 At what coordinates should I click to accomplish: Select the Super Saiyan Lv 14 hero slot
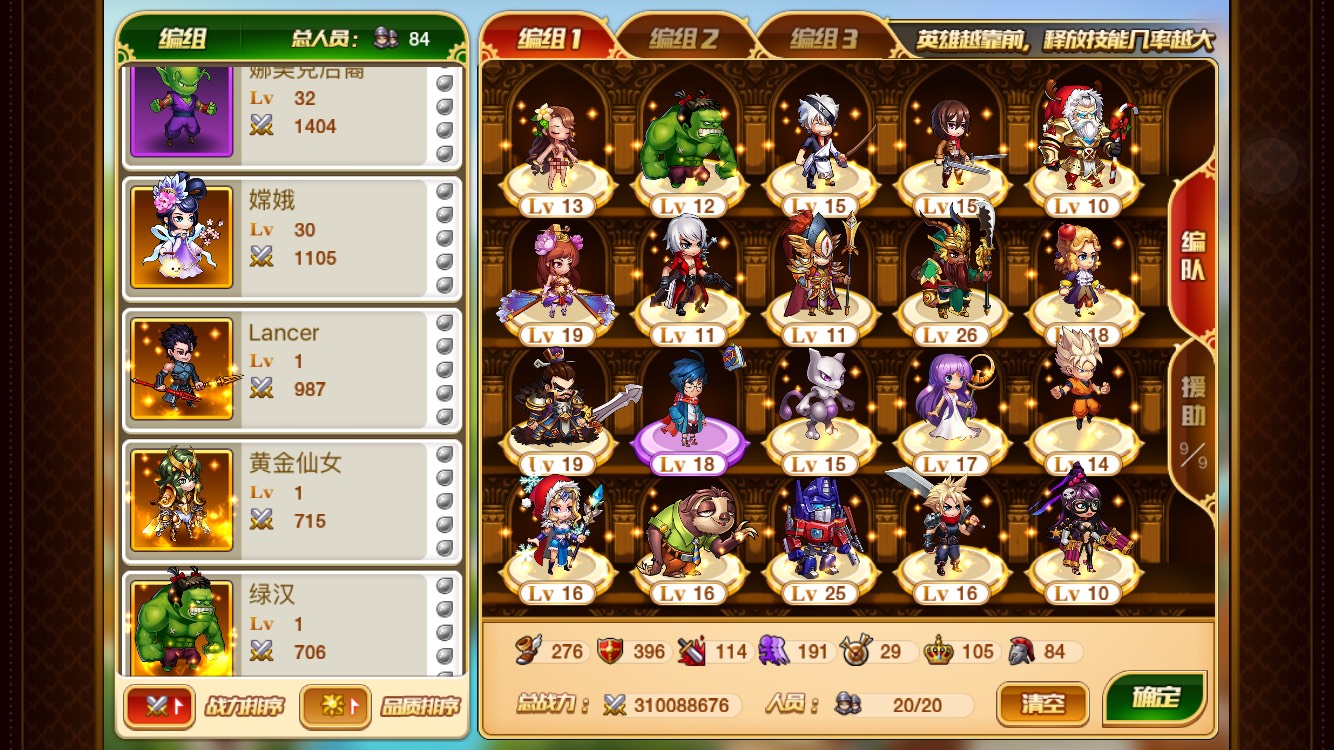tap(1082, 405)
